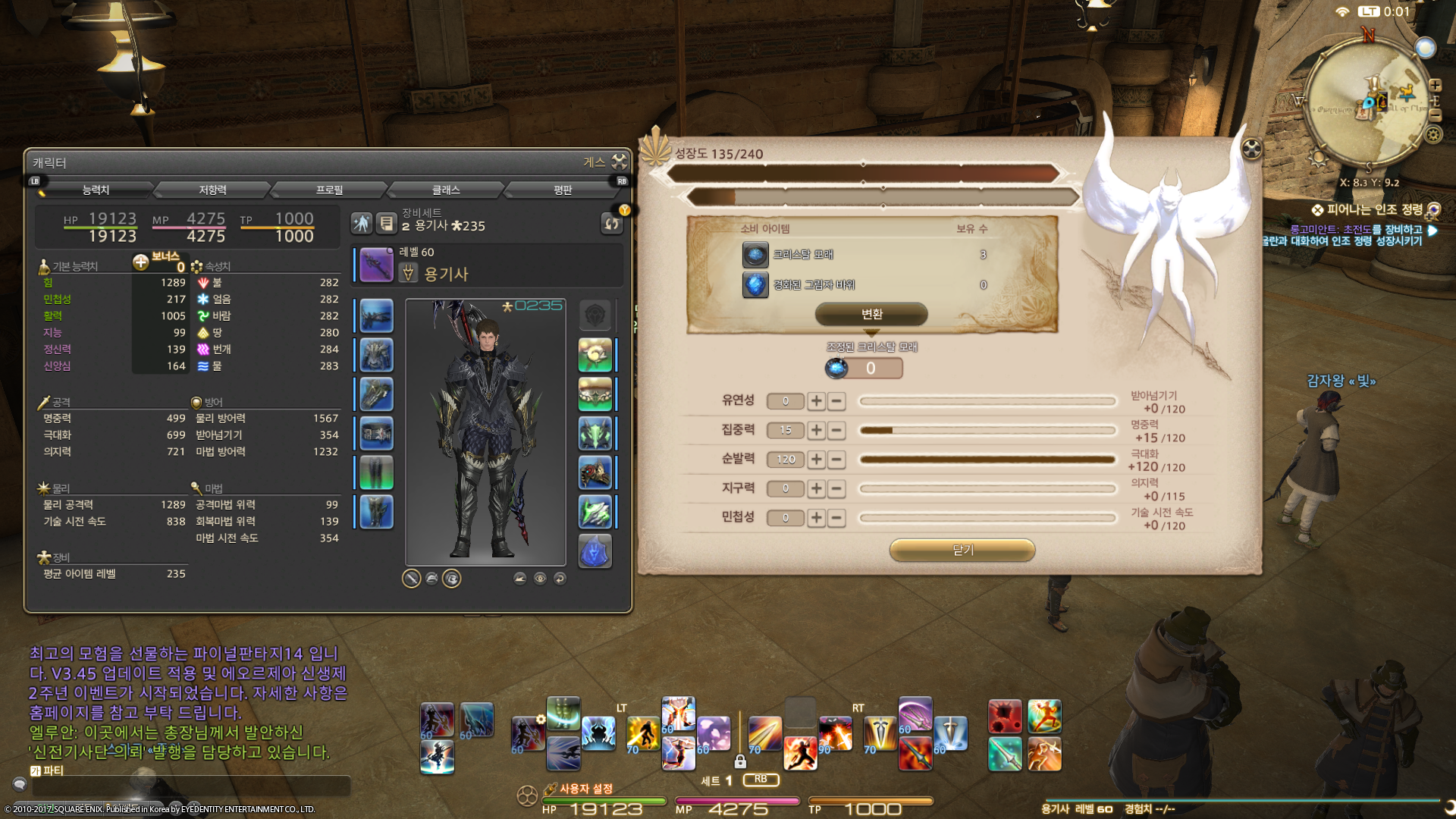
Task: Click the gear set refresh button
Action: tap(611, 223)
